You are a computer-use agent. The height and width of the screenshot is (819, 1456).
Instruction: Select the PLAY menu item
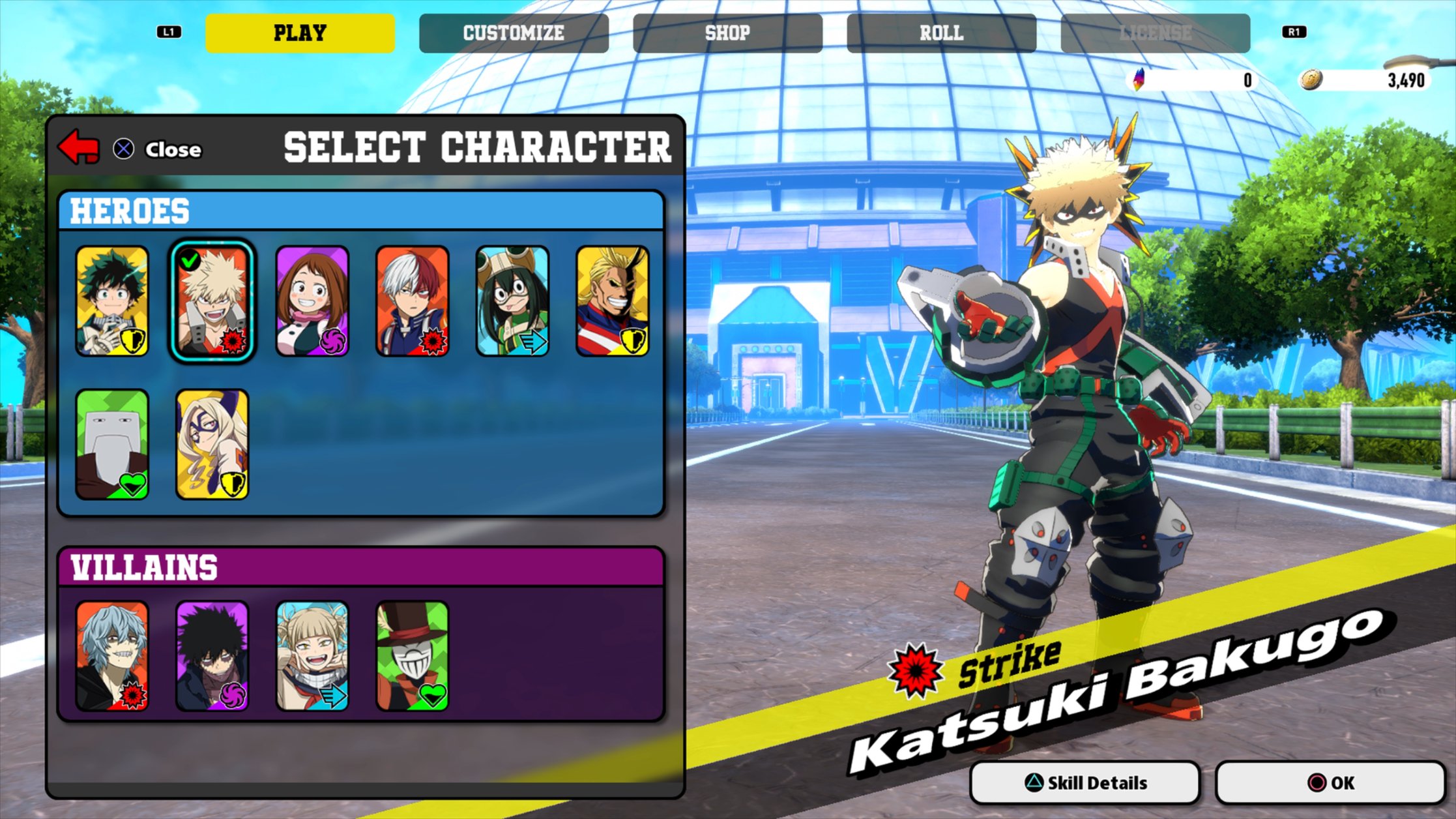[x=300, y=33]
